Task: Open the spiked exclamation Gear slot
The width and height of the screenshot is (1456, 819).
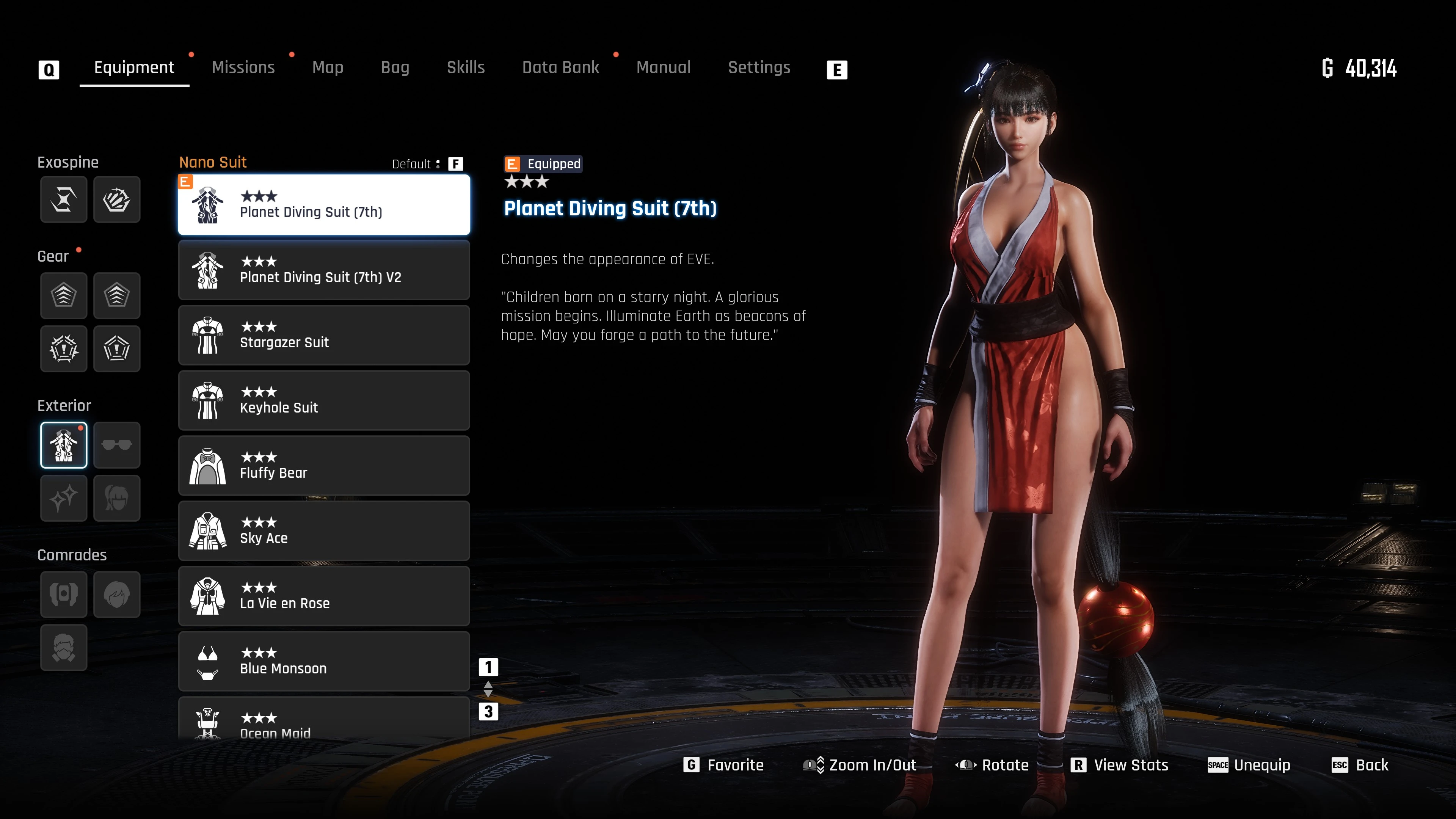Action: [63, 349]
